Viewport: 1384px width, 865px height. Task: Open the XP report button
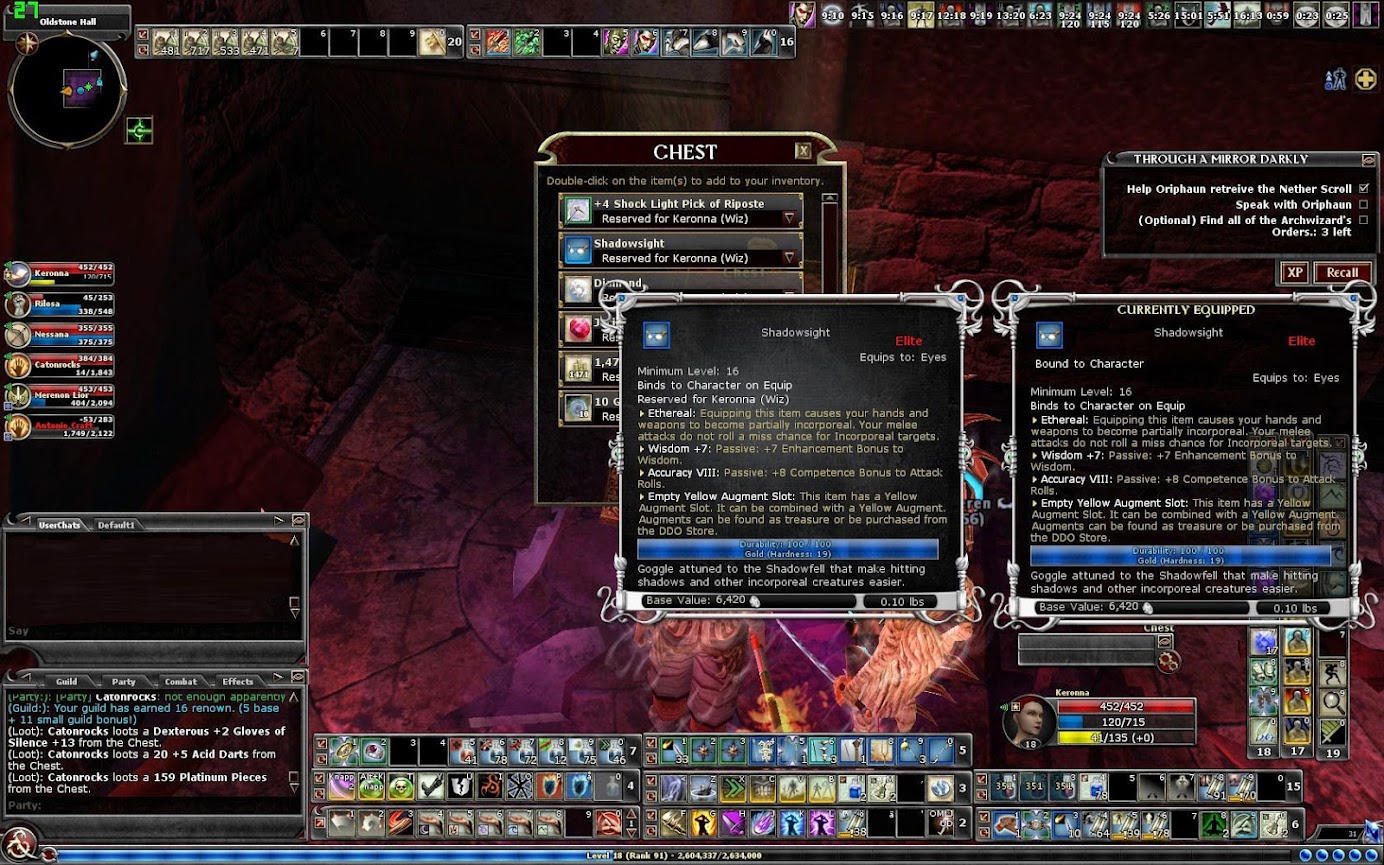point(1294,272)
